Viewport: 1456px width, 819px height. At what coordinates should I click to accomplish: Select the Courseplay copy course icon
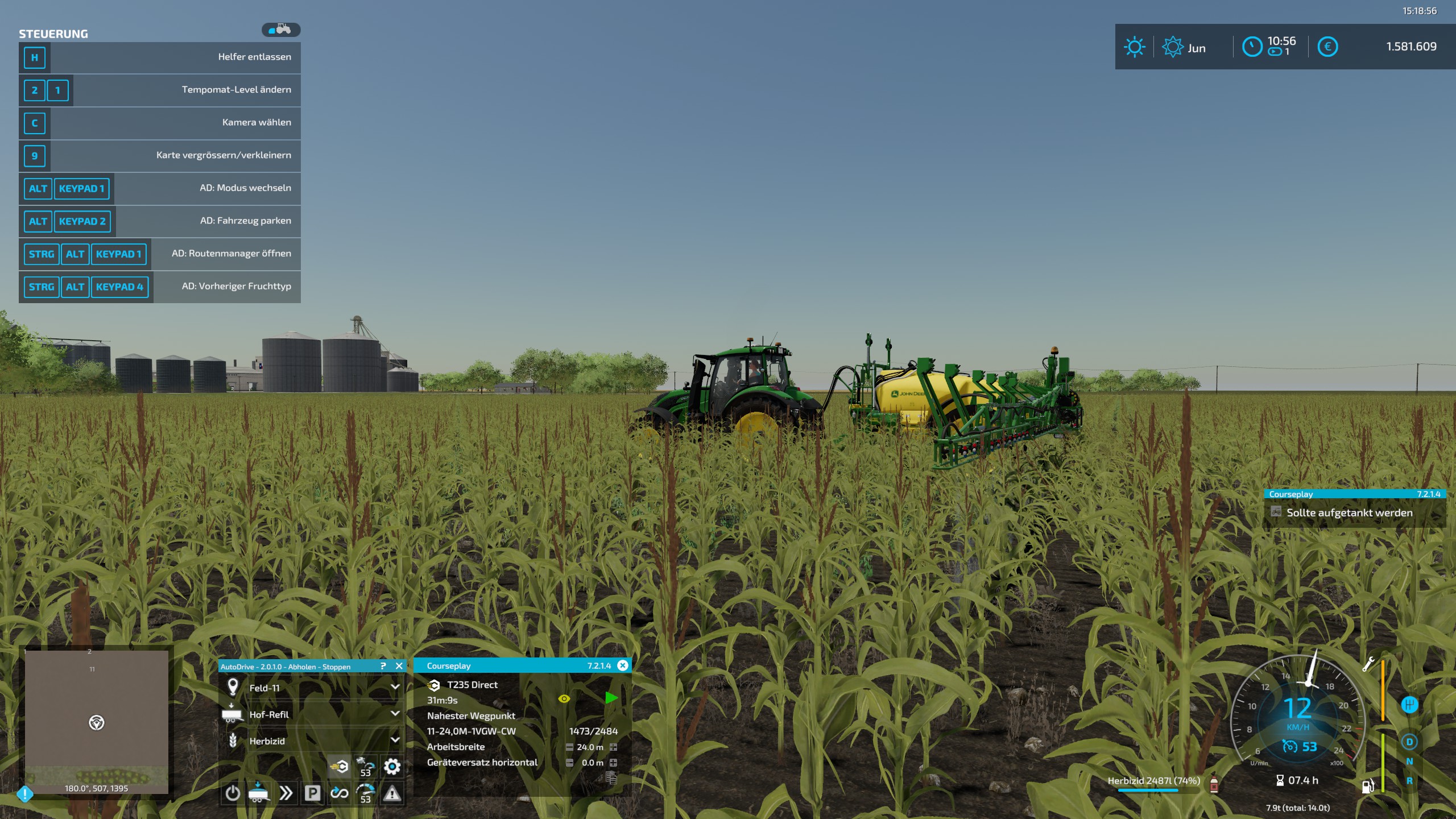613,780
